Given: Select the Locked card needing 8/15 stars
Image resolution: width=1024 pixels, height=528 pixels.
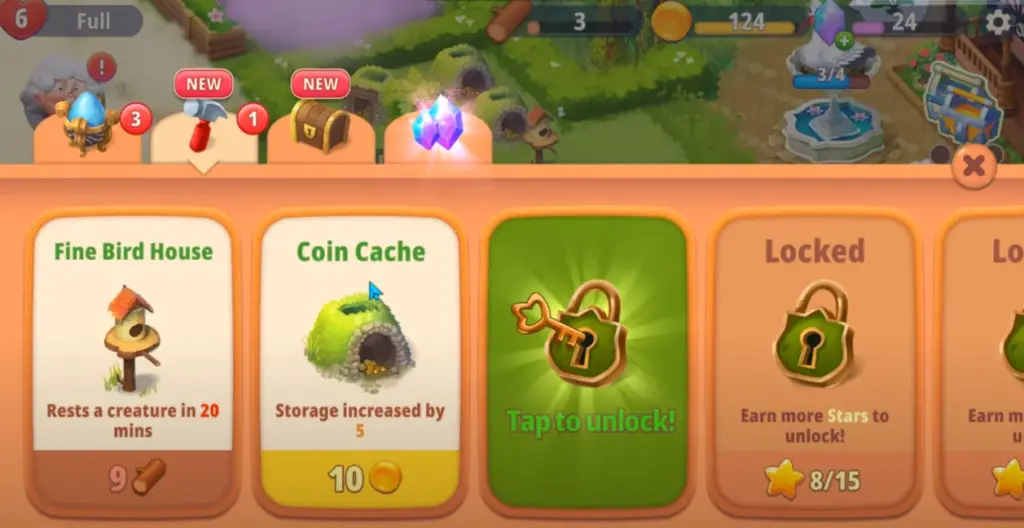Looking at the screenshot, I should [814, 360].
